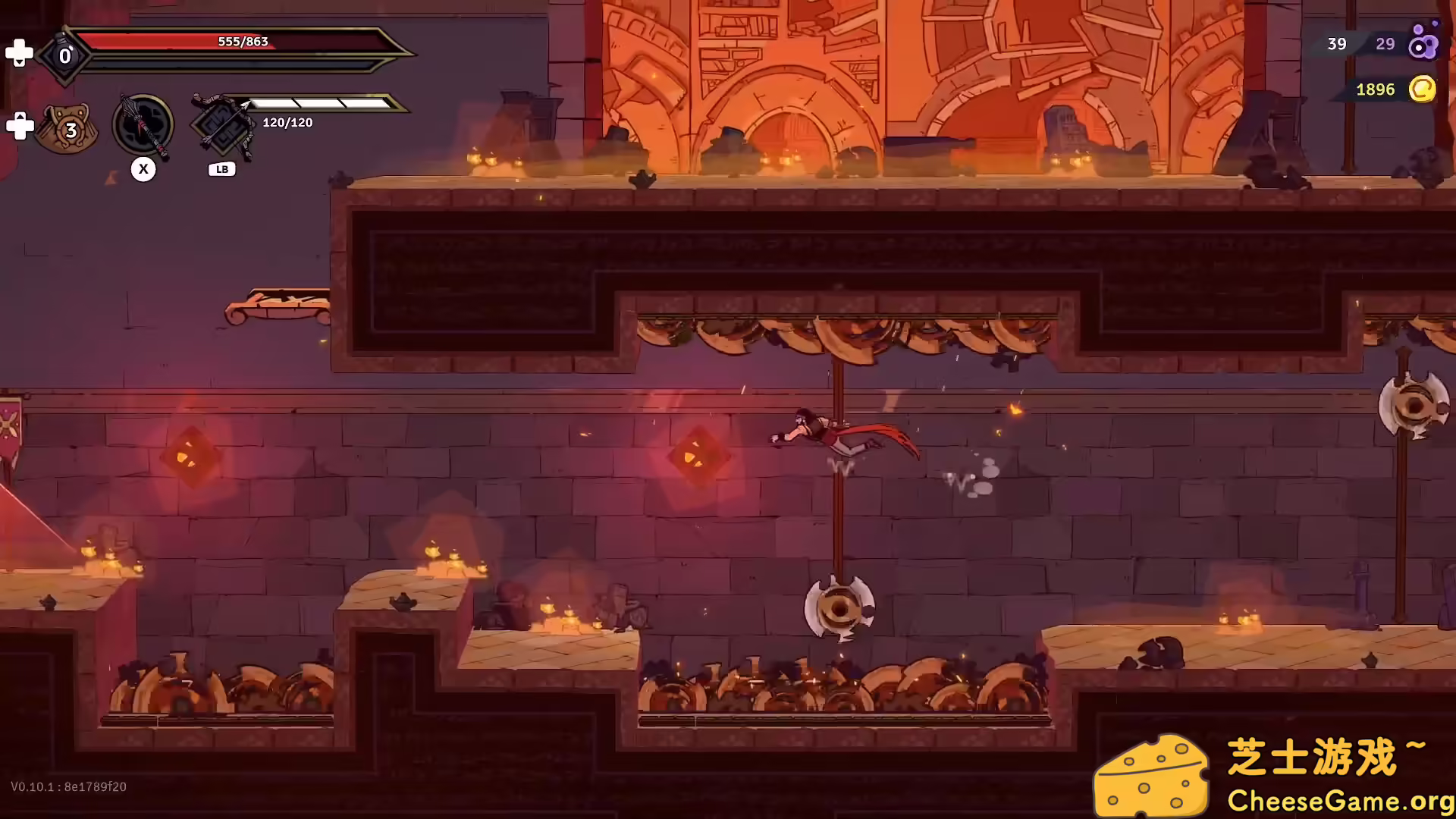Select the bow weapon icon bound to LB
This screenshot has width=1456, height=819.
tap(221, 125)
